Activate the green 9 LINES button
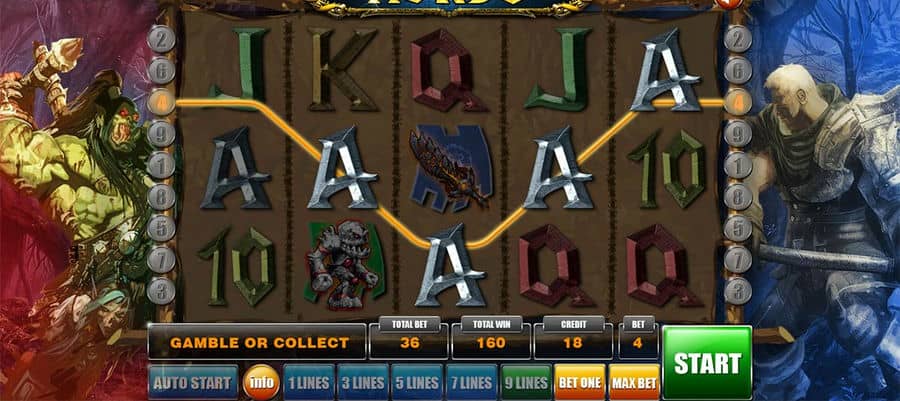The height and width of the screenshot is (401, 900). tap(525, 382)
